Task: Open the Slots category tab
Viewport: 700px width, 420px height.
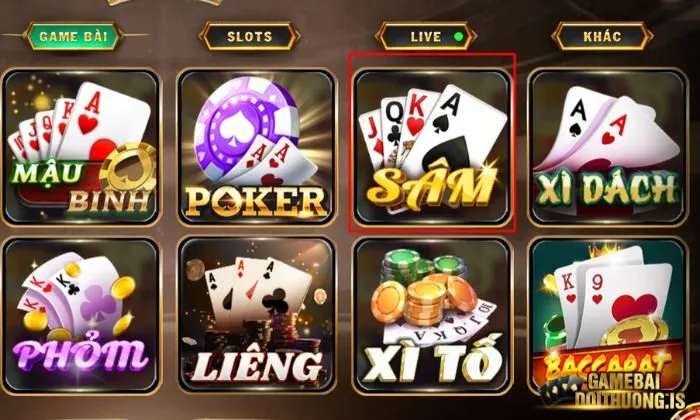Action: [250, 37]
